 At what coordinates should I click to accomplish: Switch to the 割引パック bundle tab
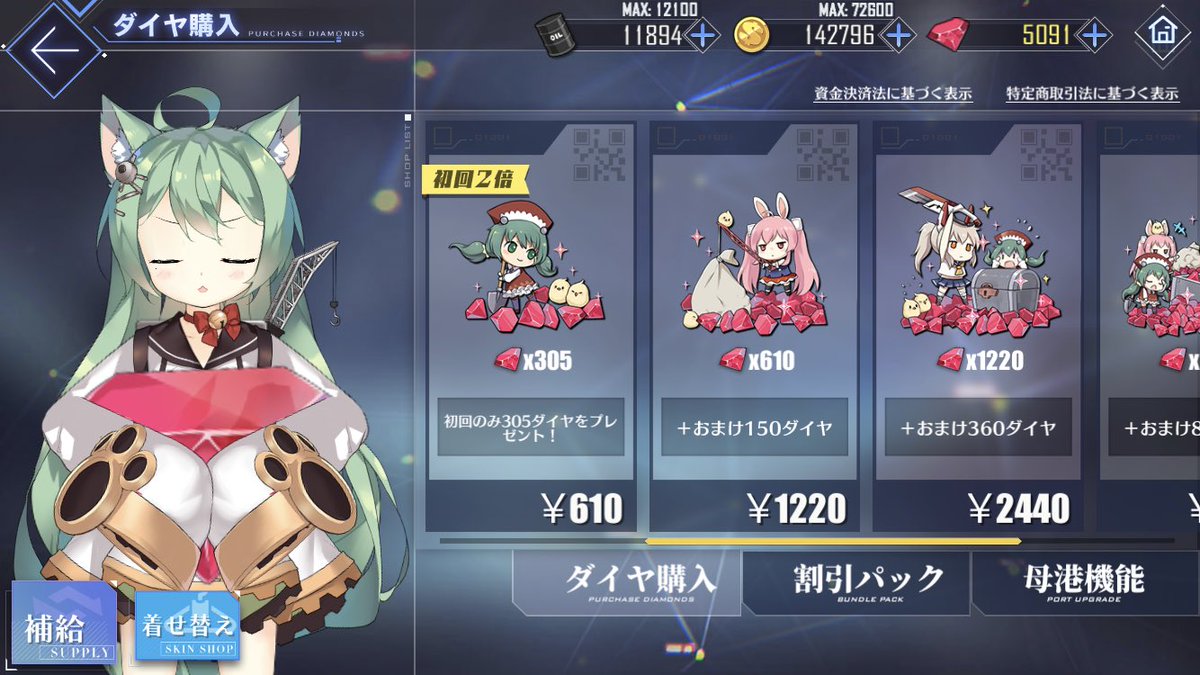click(856, 582)
